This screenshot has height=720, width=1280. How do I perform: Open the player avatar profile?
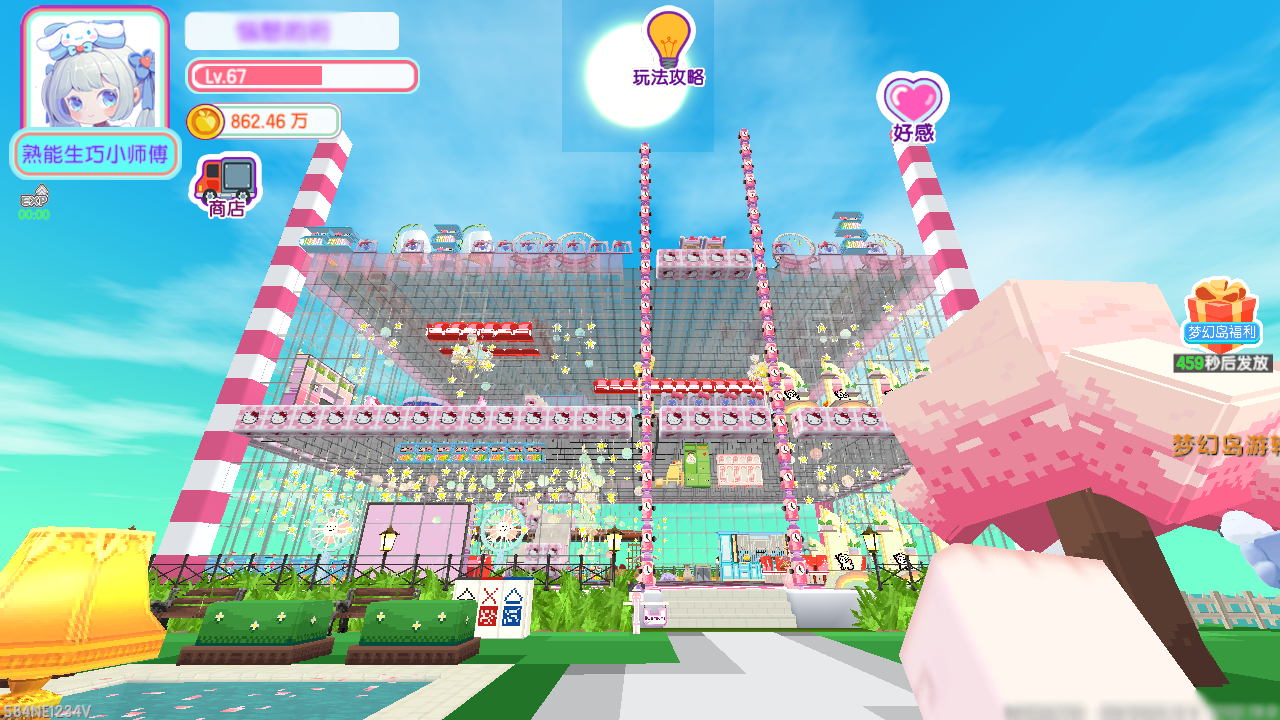click(x=95, y=70)
